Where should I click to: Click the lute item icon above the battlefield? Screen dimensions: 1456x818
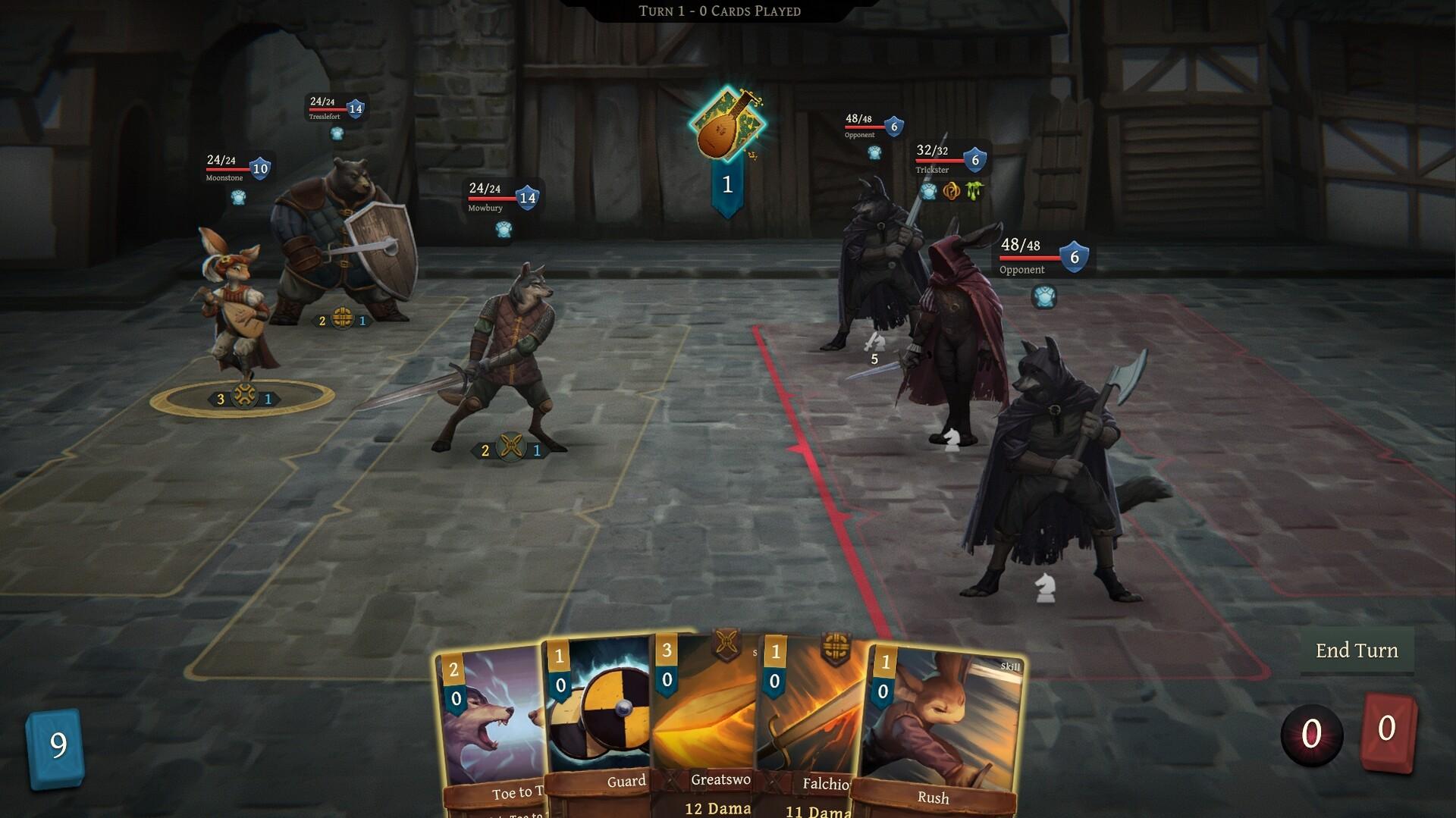(x=726, y=126)
